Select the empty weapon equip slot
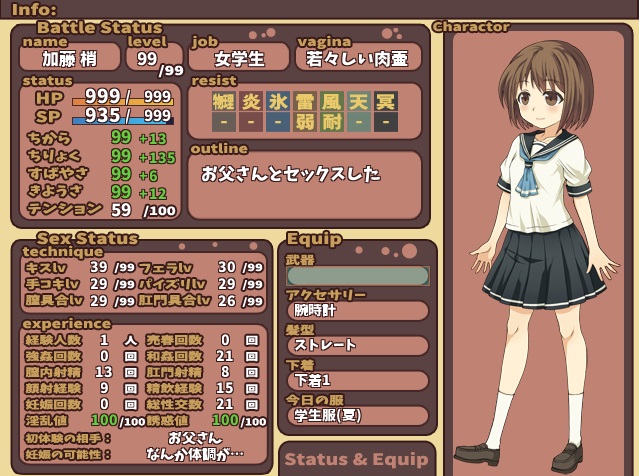This screenshot has width=639, height=476. coord(357,275)
